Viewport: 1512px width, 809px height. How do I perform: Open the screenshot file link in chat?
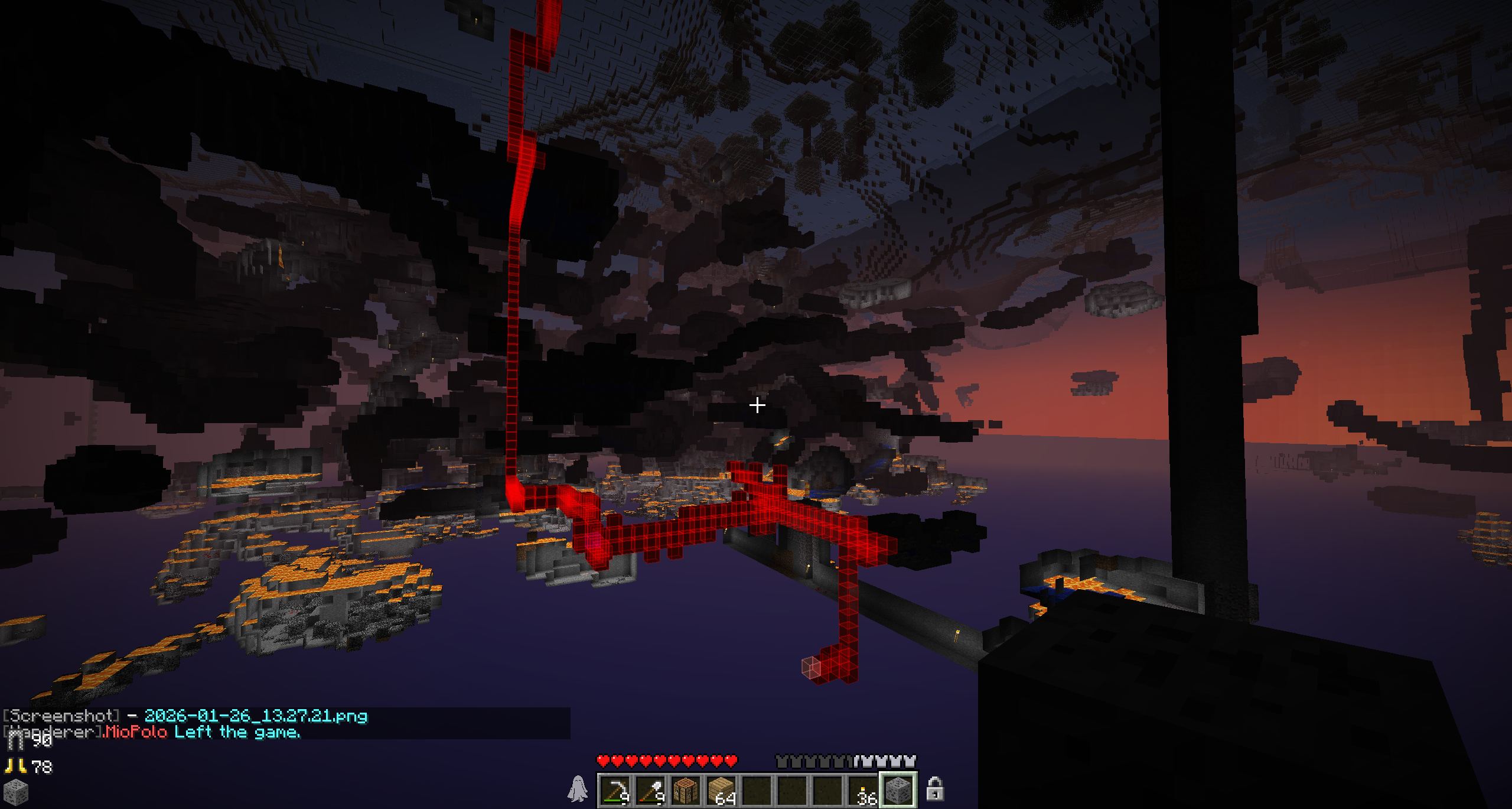[x=256, y=716]
